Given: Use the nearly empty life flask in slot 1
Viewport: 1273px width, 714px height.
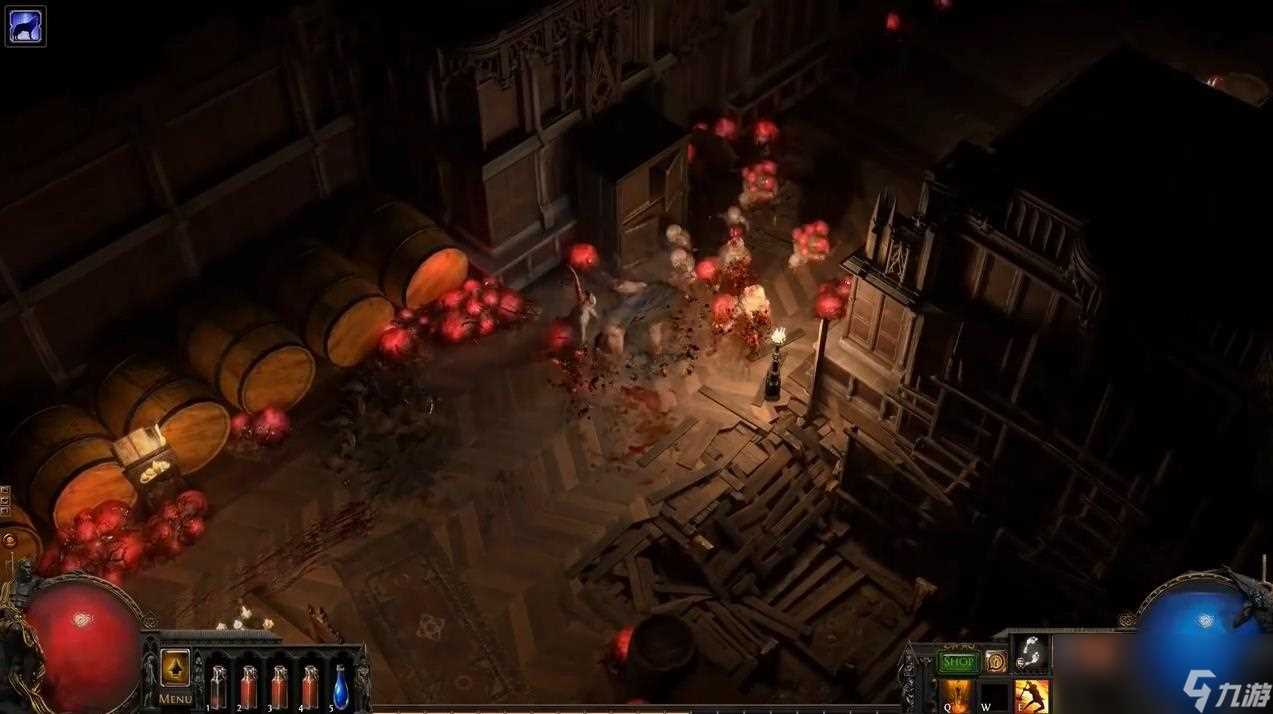Looking at the screenshot, I should coord(218,686).
